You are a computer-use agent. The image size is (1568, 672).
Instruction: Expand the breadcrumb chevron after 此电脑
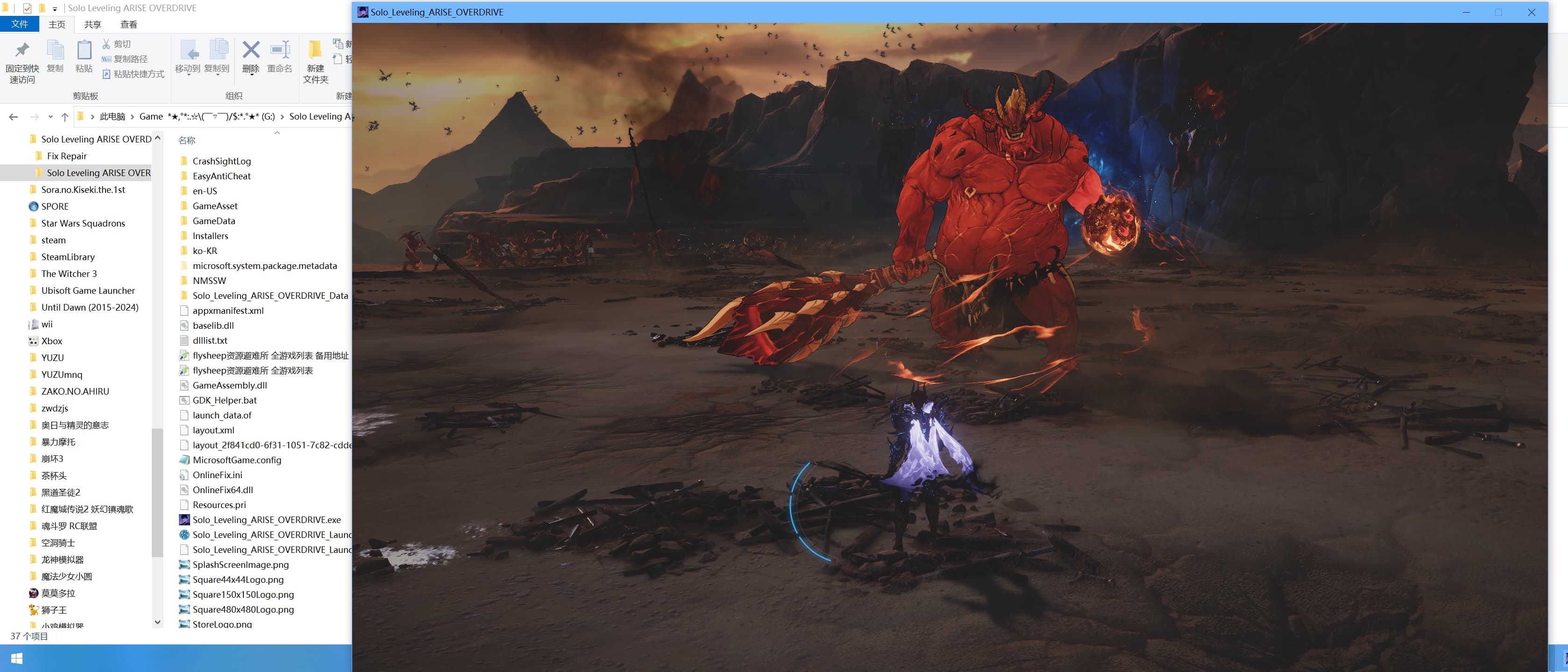pyautogui.click(x=132, y=116)
